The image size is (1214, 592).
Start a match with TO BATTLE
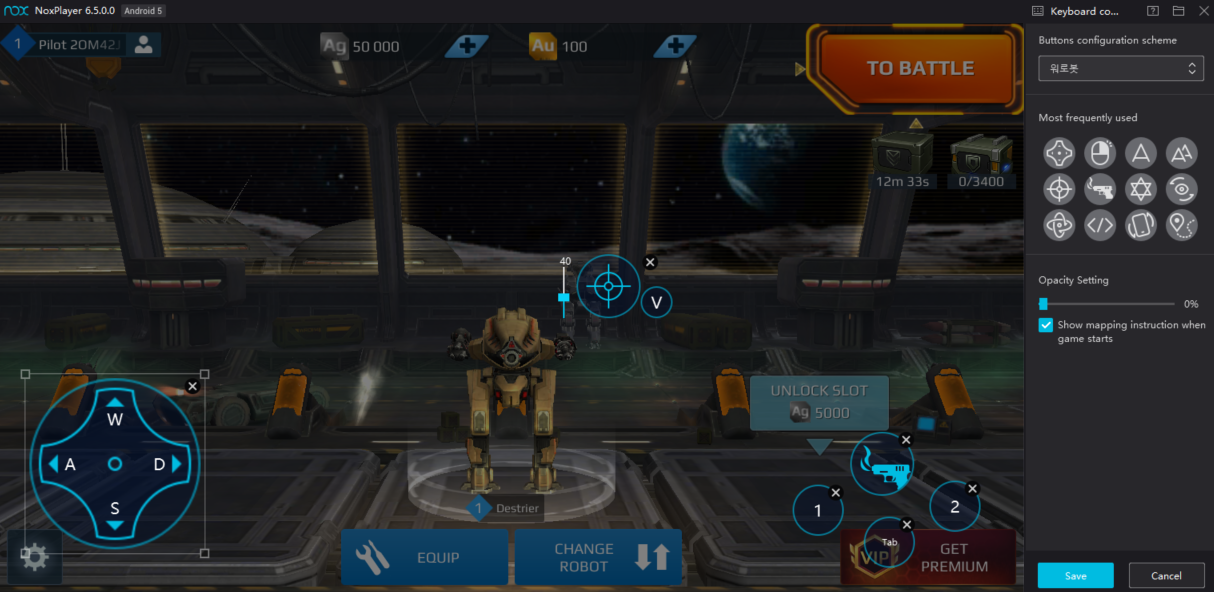tap(919, 68)
